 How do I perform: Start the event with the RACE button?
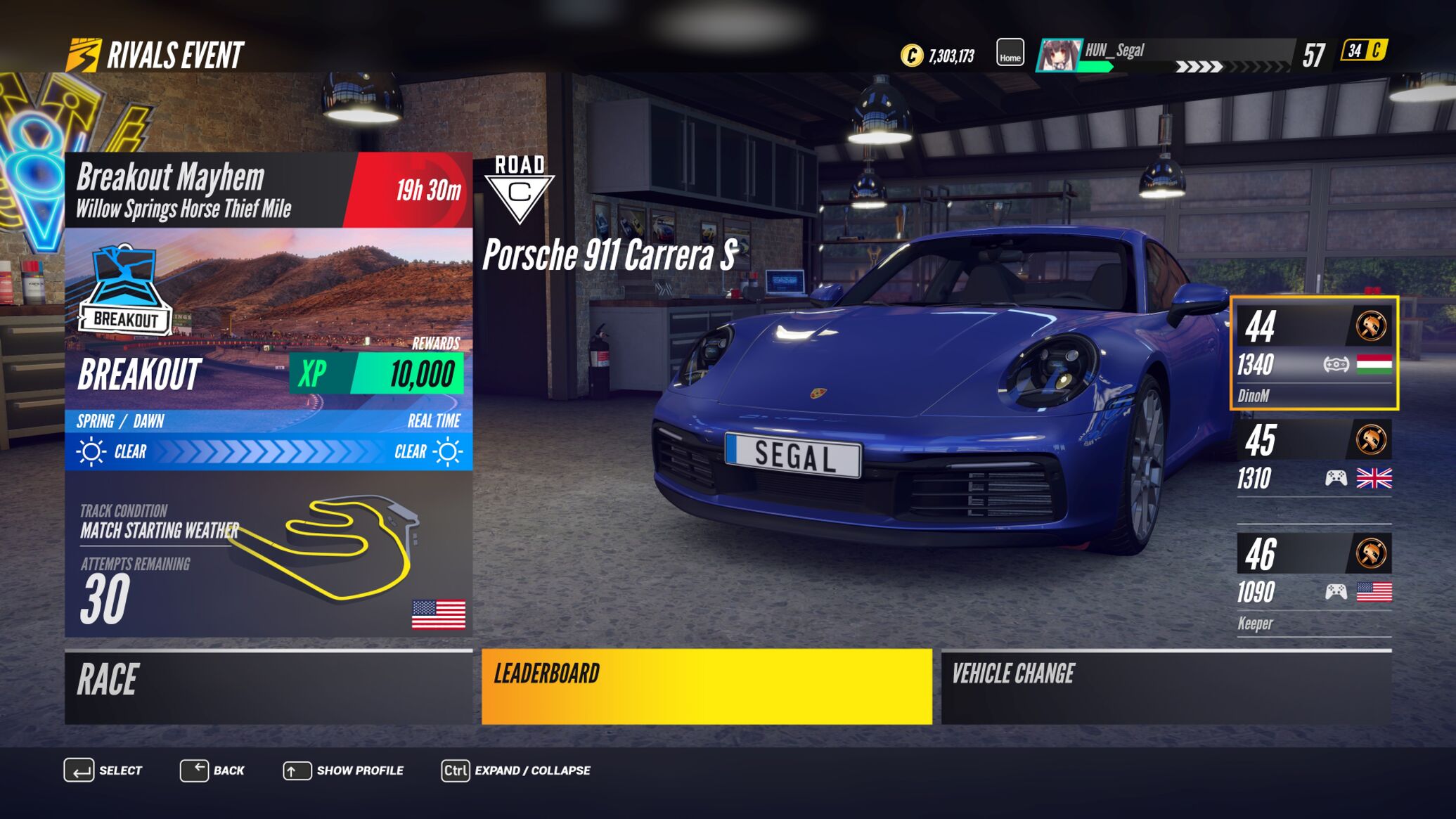269,687
